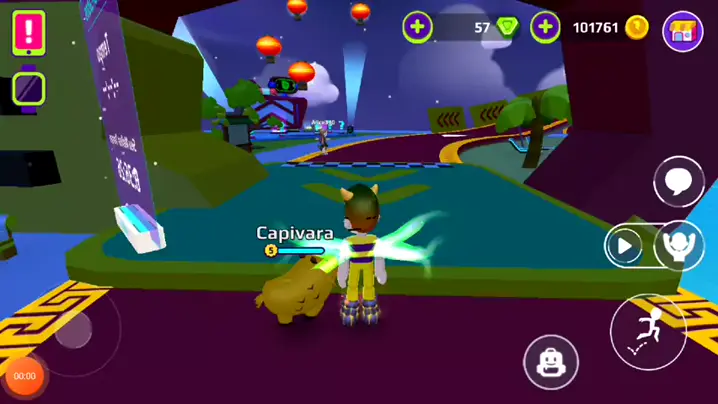
Task: Open the shop store icon
Action: [x=683, y=30]
